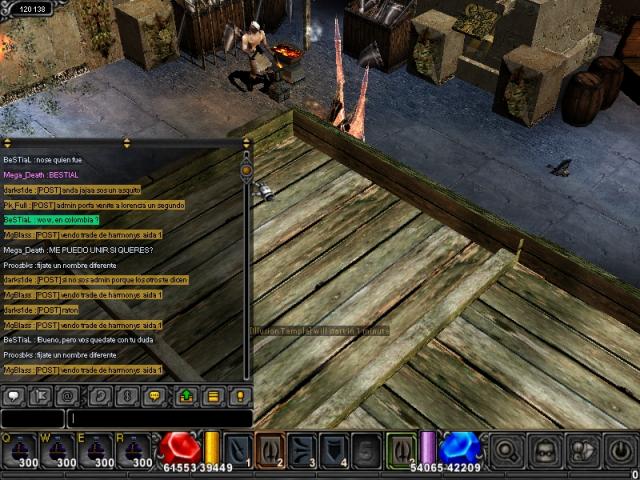The image size is (640, 480).
Task: Toggle the flag chat filter button
Action: (42, 397)
